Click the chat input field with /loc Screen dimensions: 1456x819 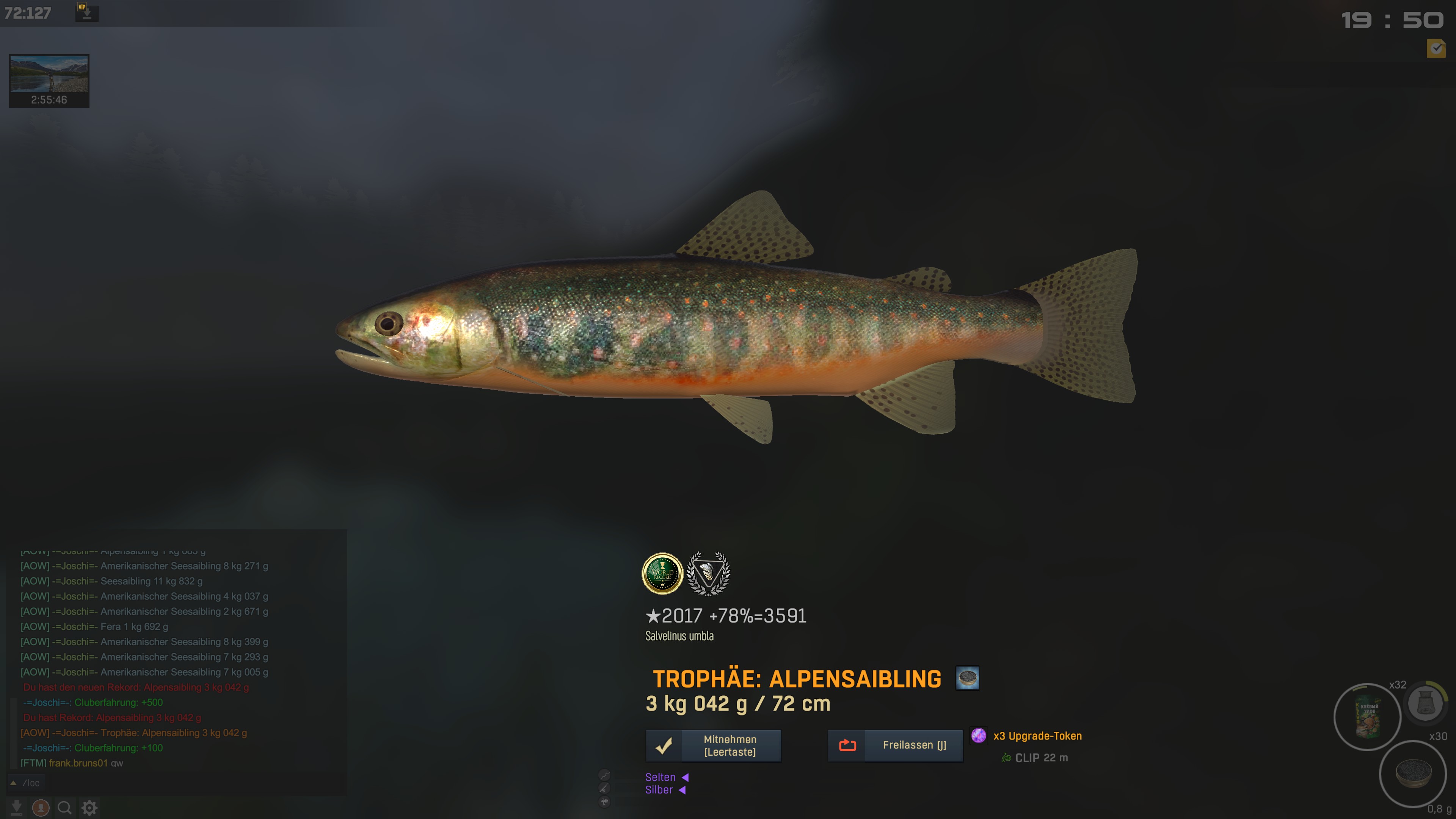[x=169, y=783]
